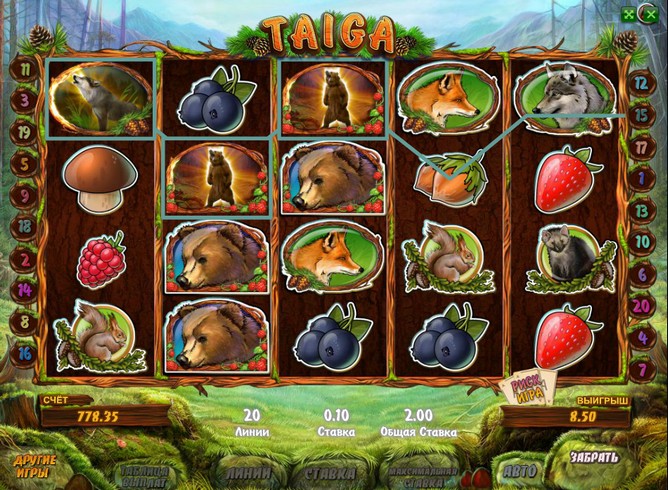Start the Риск Игра gamble round
Image resolution: width=668 pixels, height=490 pixels.
[524, 387]
